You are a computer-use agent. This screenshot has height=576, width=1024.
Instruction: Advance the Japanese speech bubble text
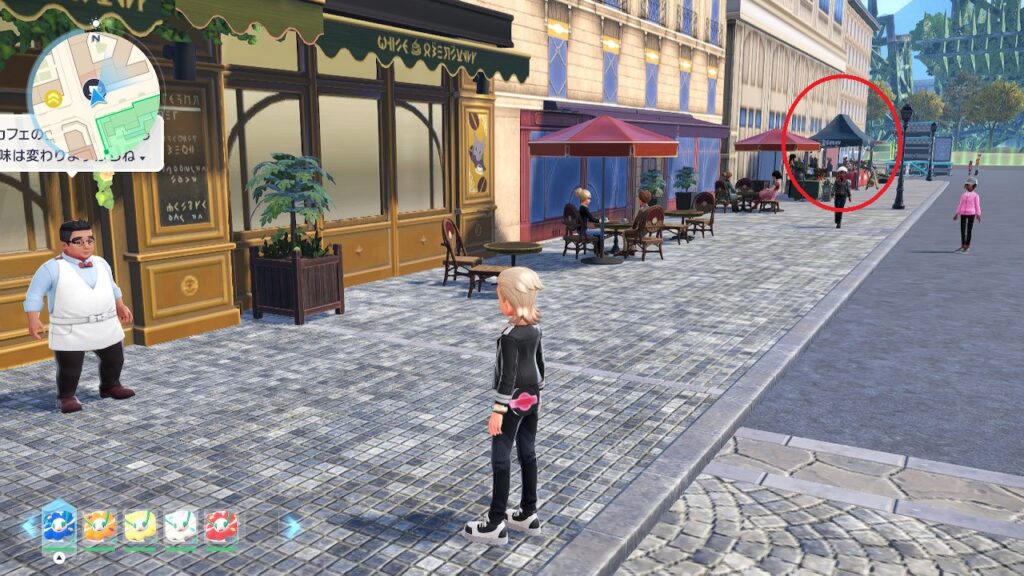coord(144,158)
